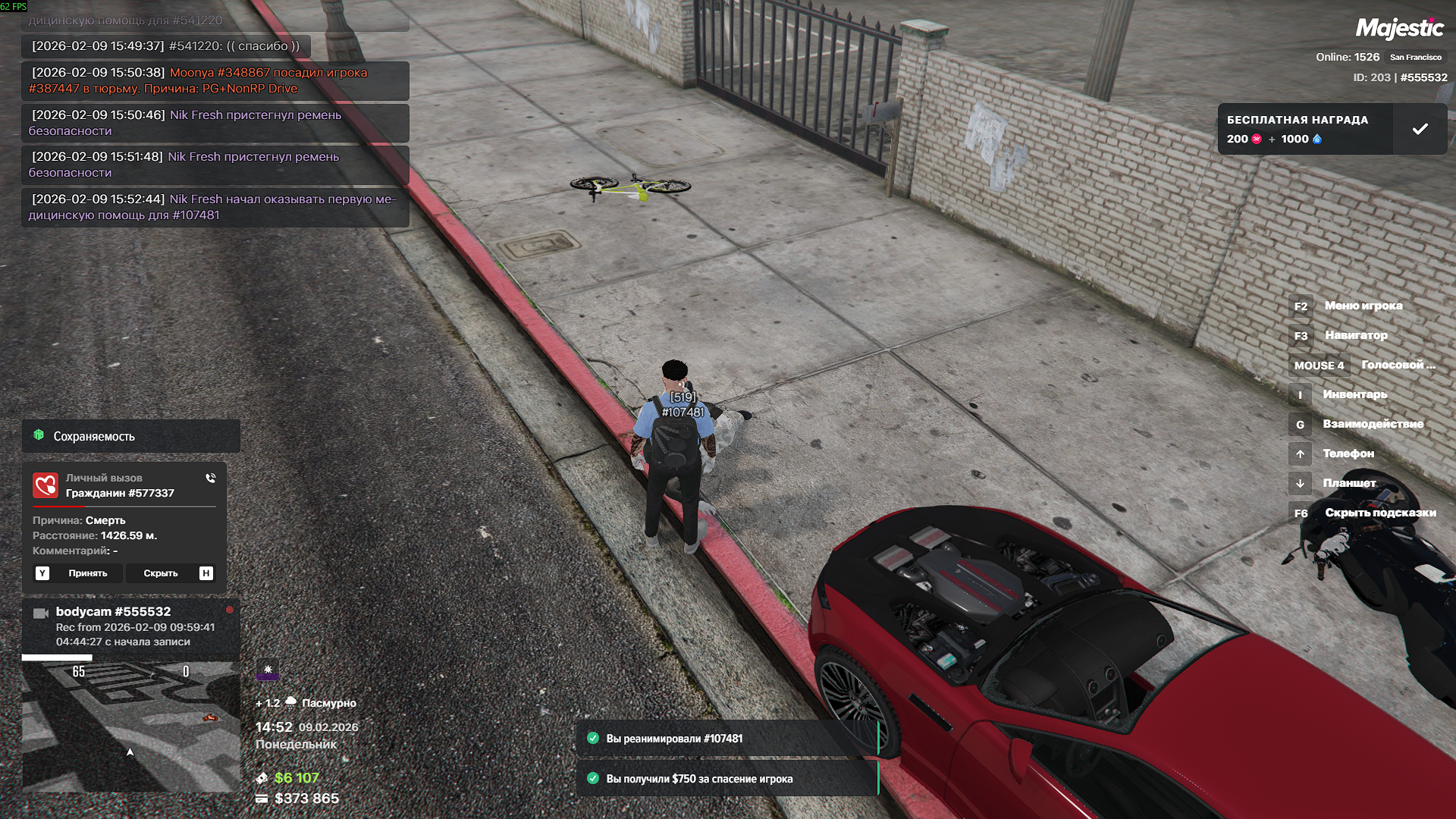Click the revived #107481 notification
The height and width of the screenshot is (819, 1456).
pos(726,739)
